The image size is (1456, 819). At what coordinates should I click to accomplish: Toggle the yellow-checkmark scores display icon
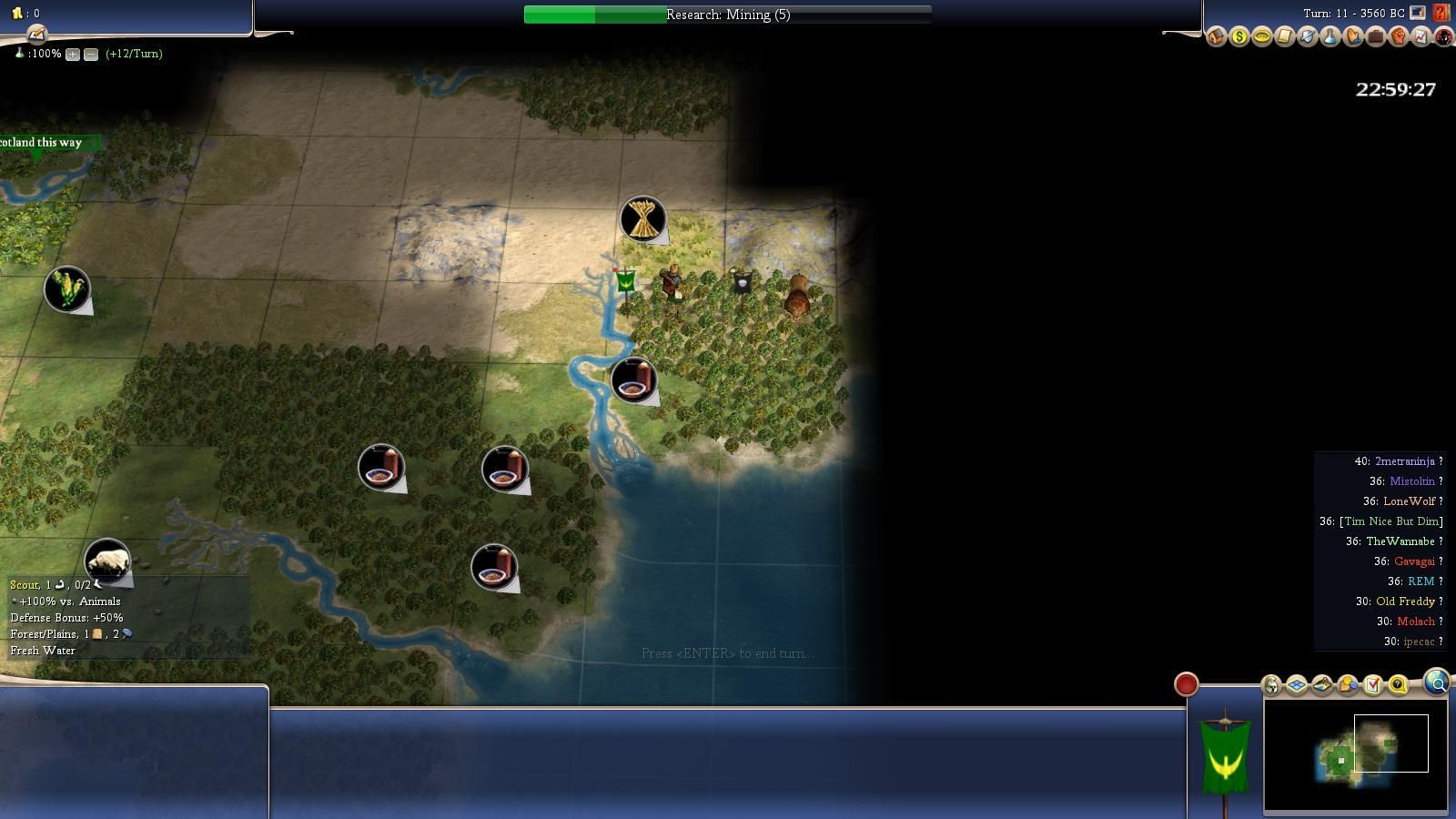pyautogui.click(x=1373, y=685)
